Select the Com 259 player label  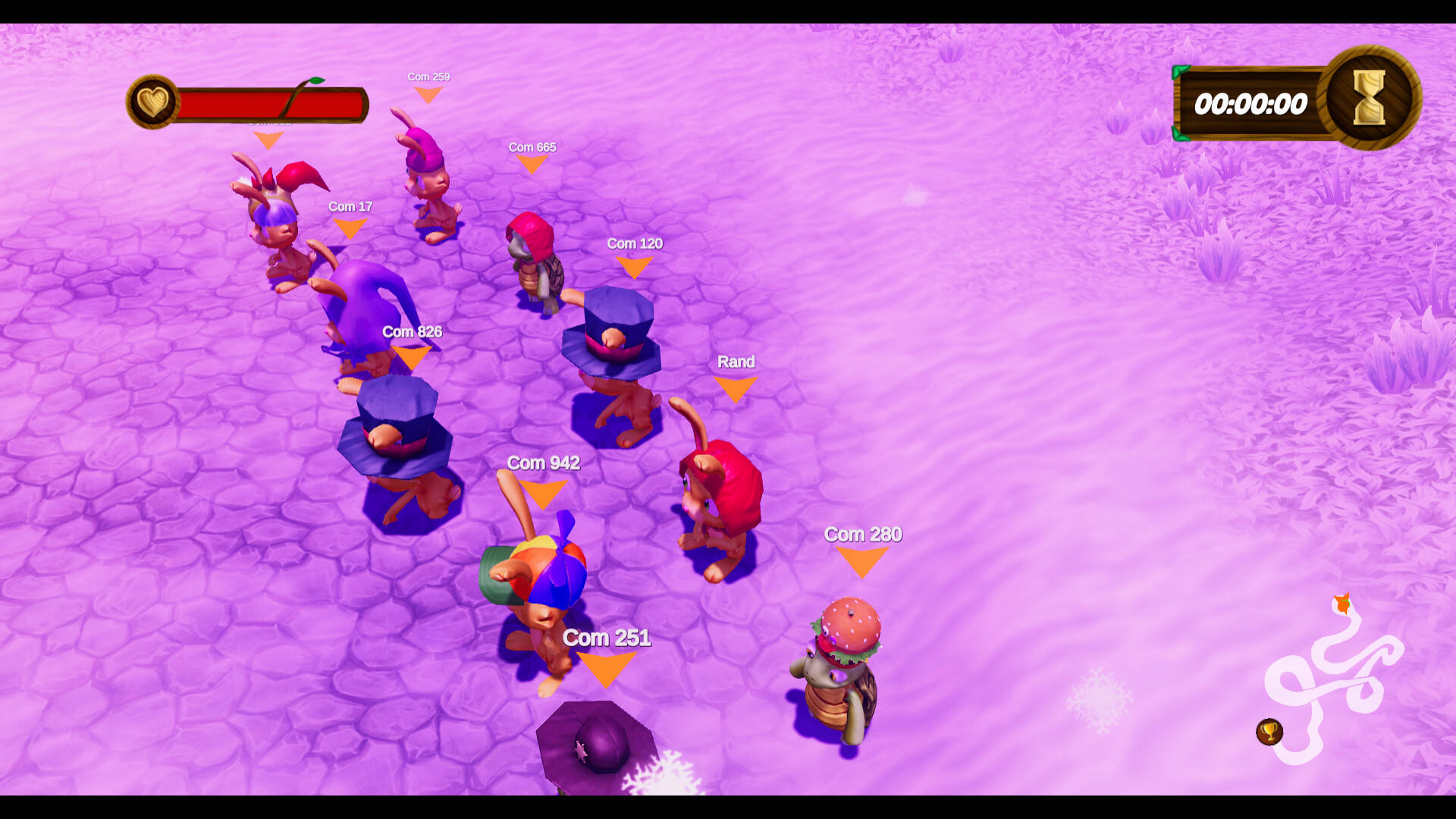click(428, 77)
